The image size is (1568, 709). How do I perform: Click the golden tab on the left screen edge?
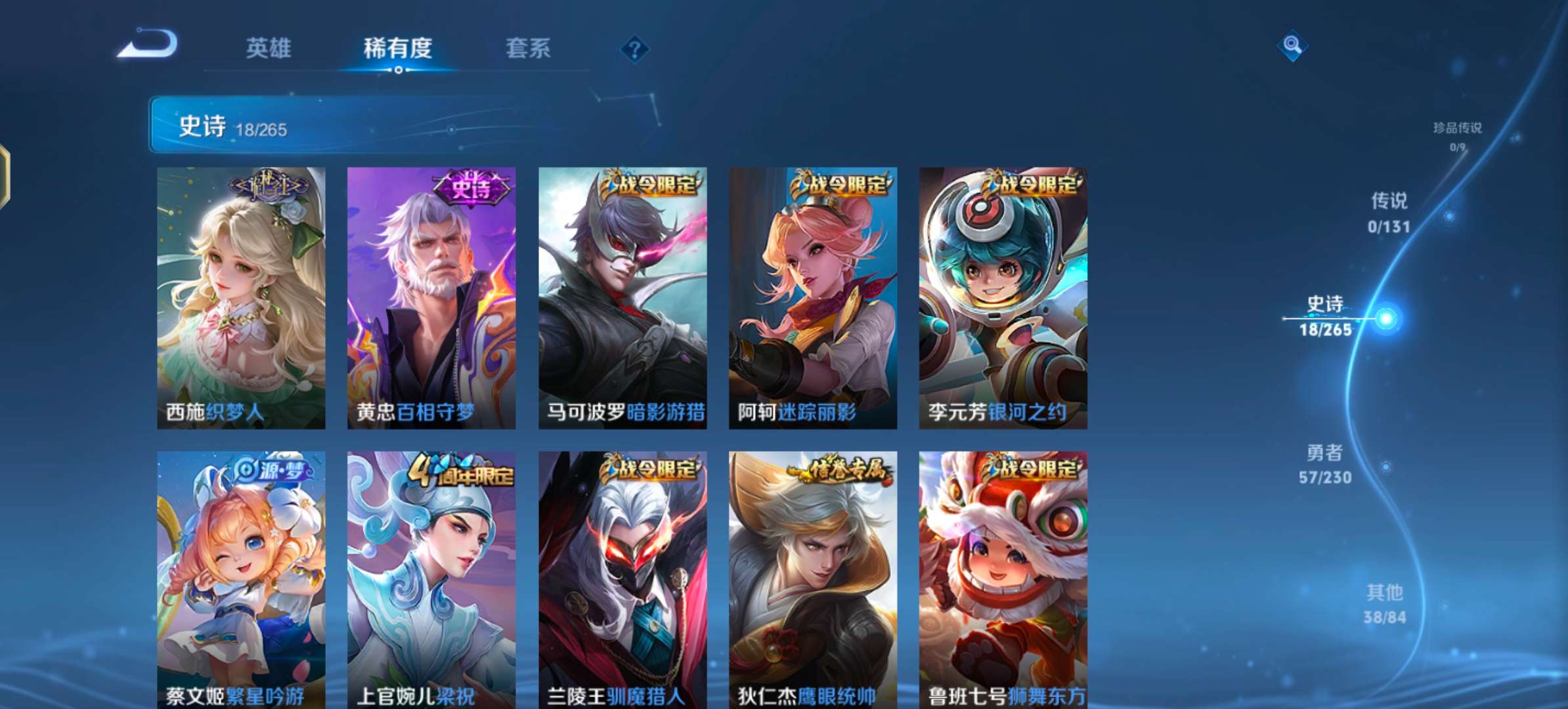pyautogui.click(x=5, y=176)
